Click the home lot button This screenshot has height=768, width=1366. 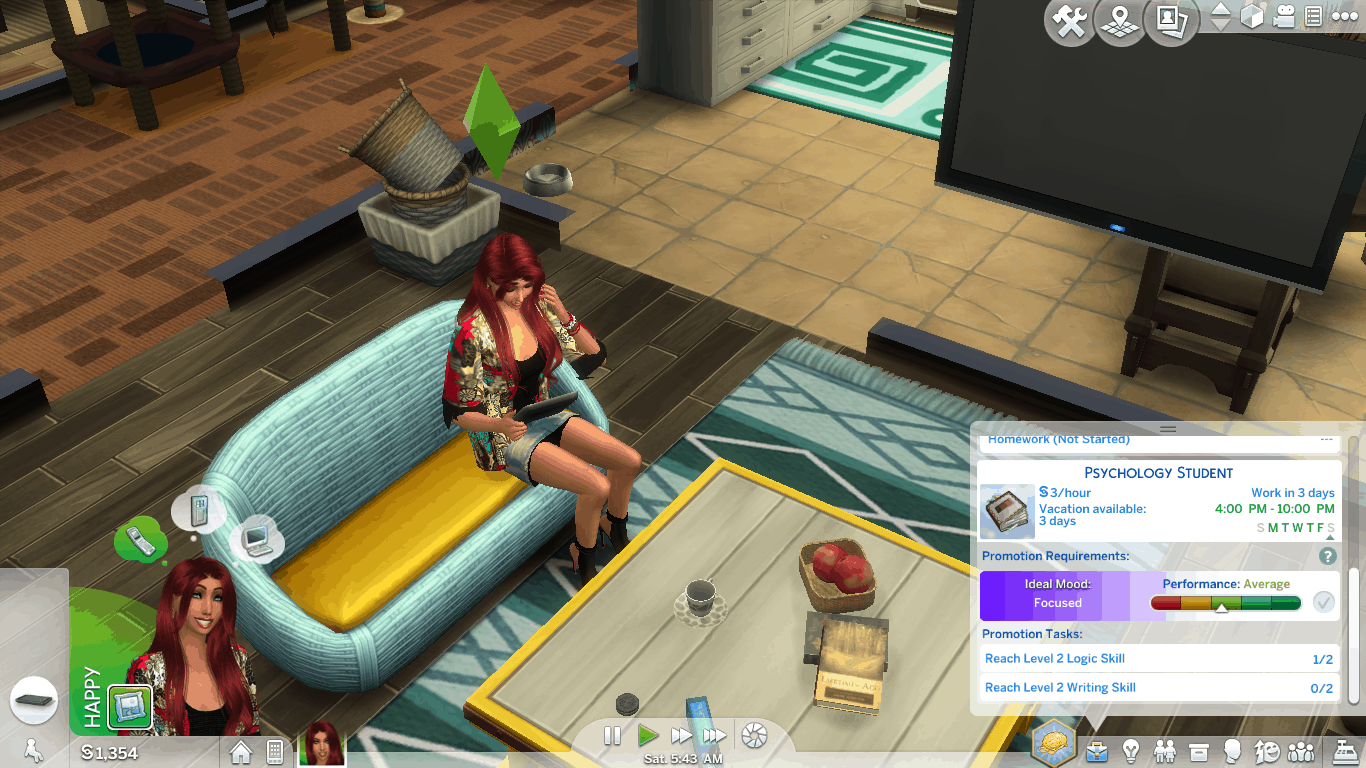241,751
